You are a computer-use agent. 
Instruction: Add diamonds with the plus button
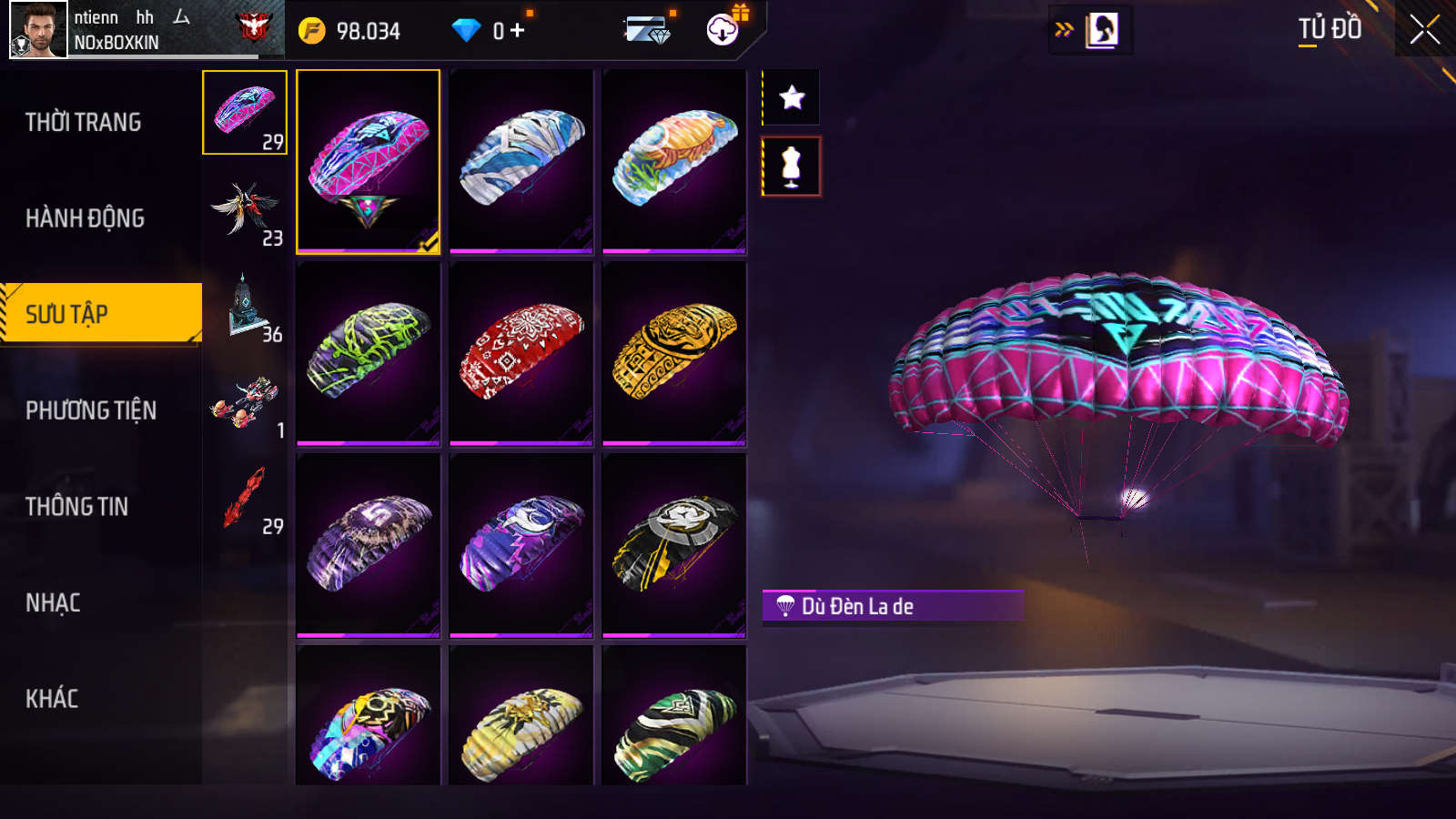point(518,31)
